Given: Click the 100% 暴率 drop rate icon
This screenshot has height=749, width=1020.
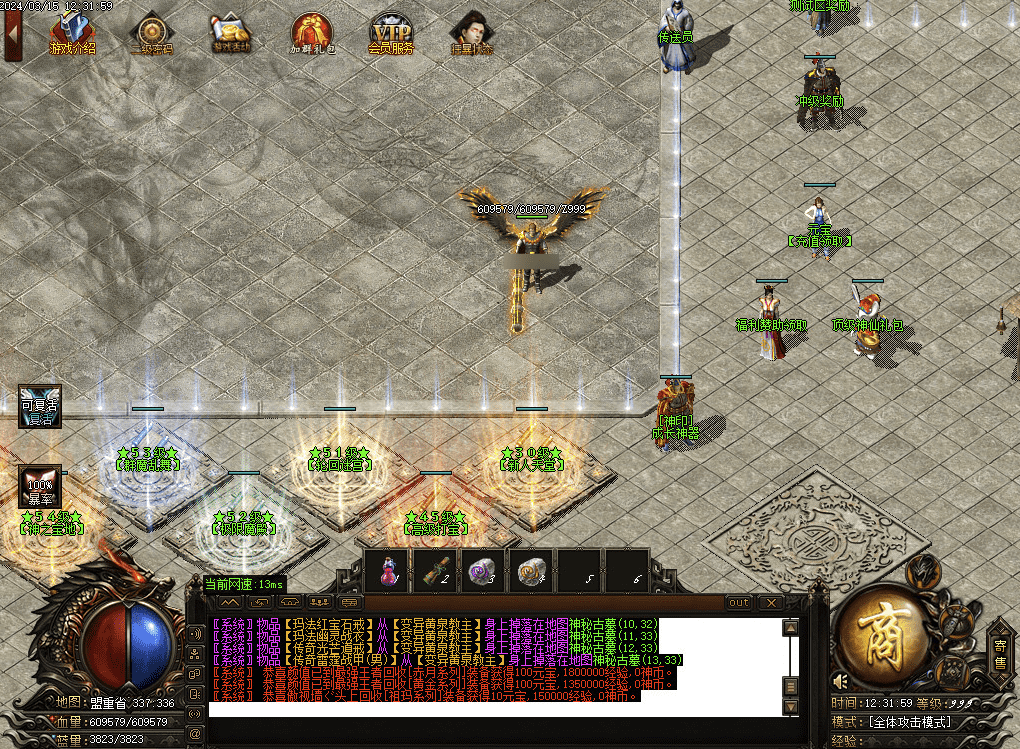Looking at the screenshot, I should [40, 487].
